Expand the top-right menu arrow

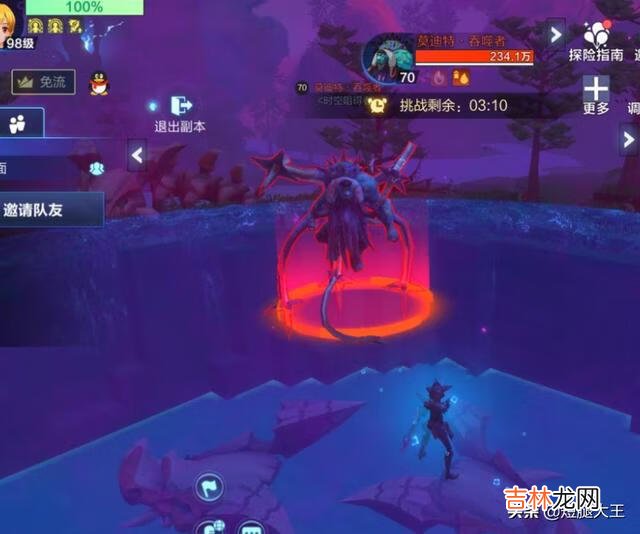click(556, 34)
